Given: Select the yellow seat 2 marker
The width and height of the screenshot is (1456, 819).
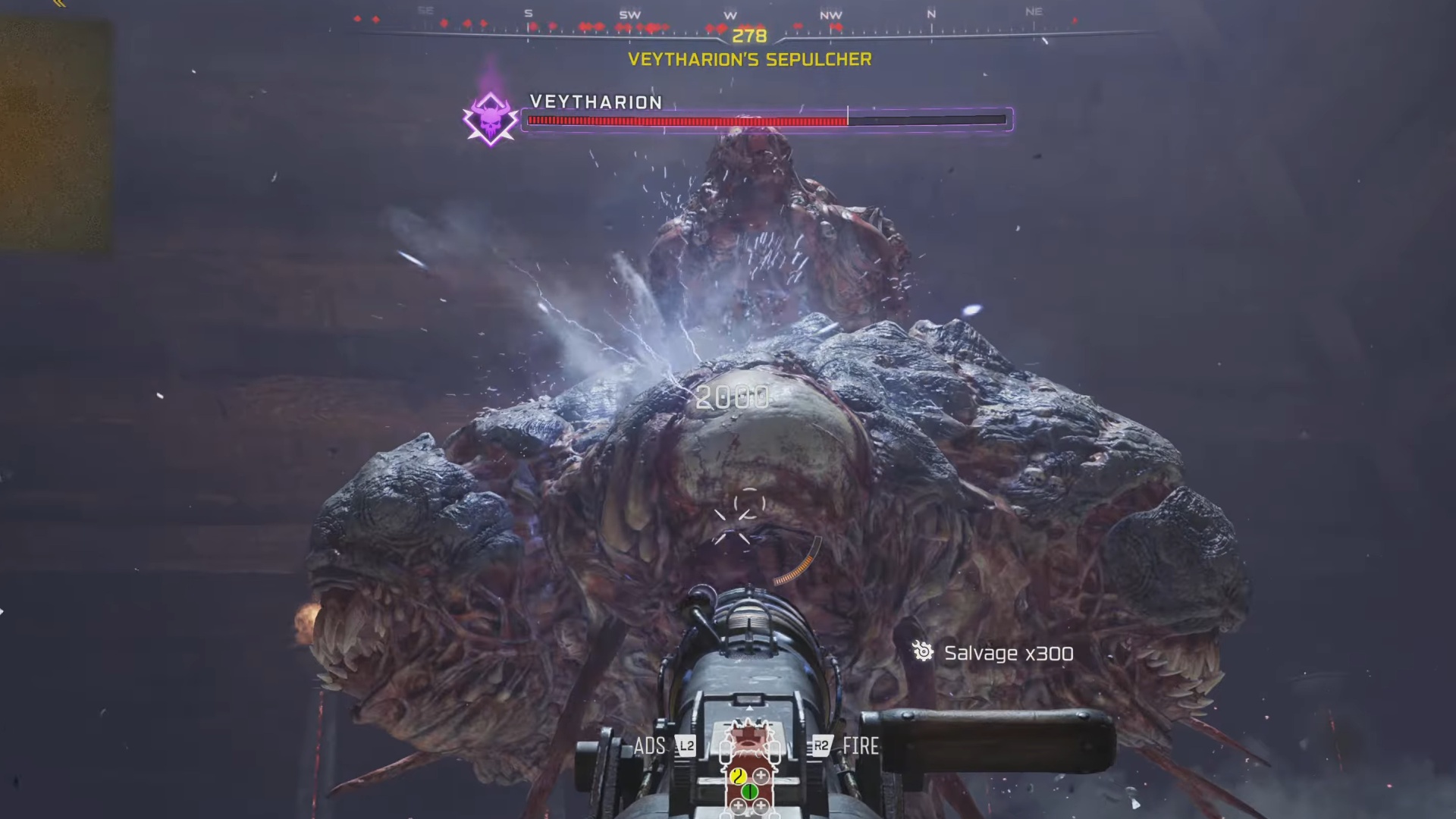Looking at the screenshot, I should pyautogui.click(x=738, y=776).
